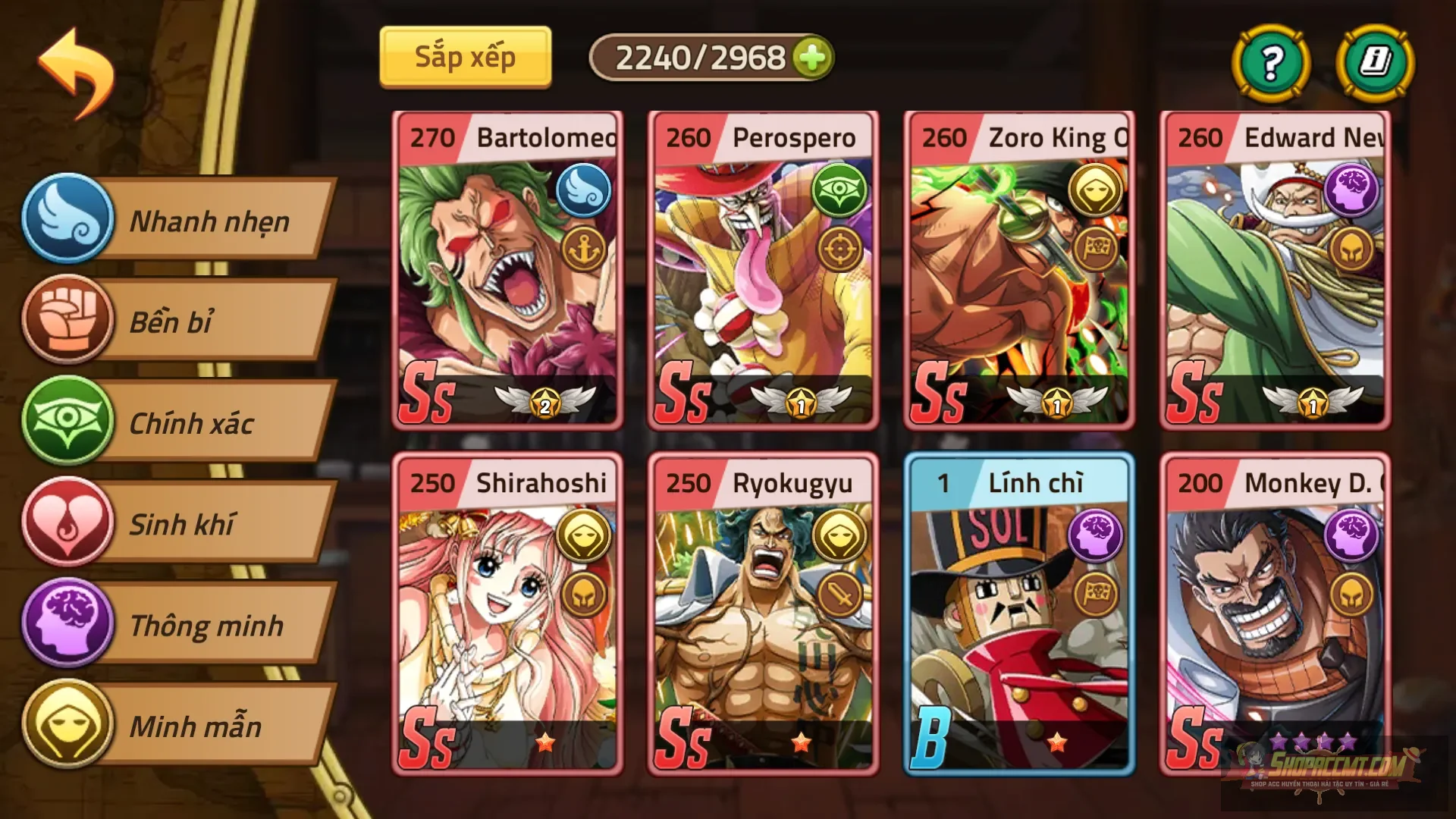Open the help question mark icon
The image size is (1456, 819).
1271,64
